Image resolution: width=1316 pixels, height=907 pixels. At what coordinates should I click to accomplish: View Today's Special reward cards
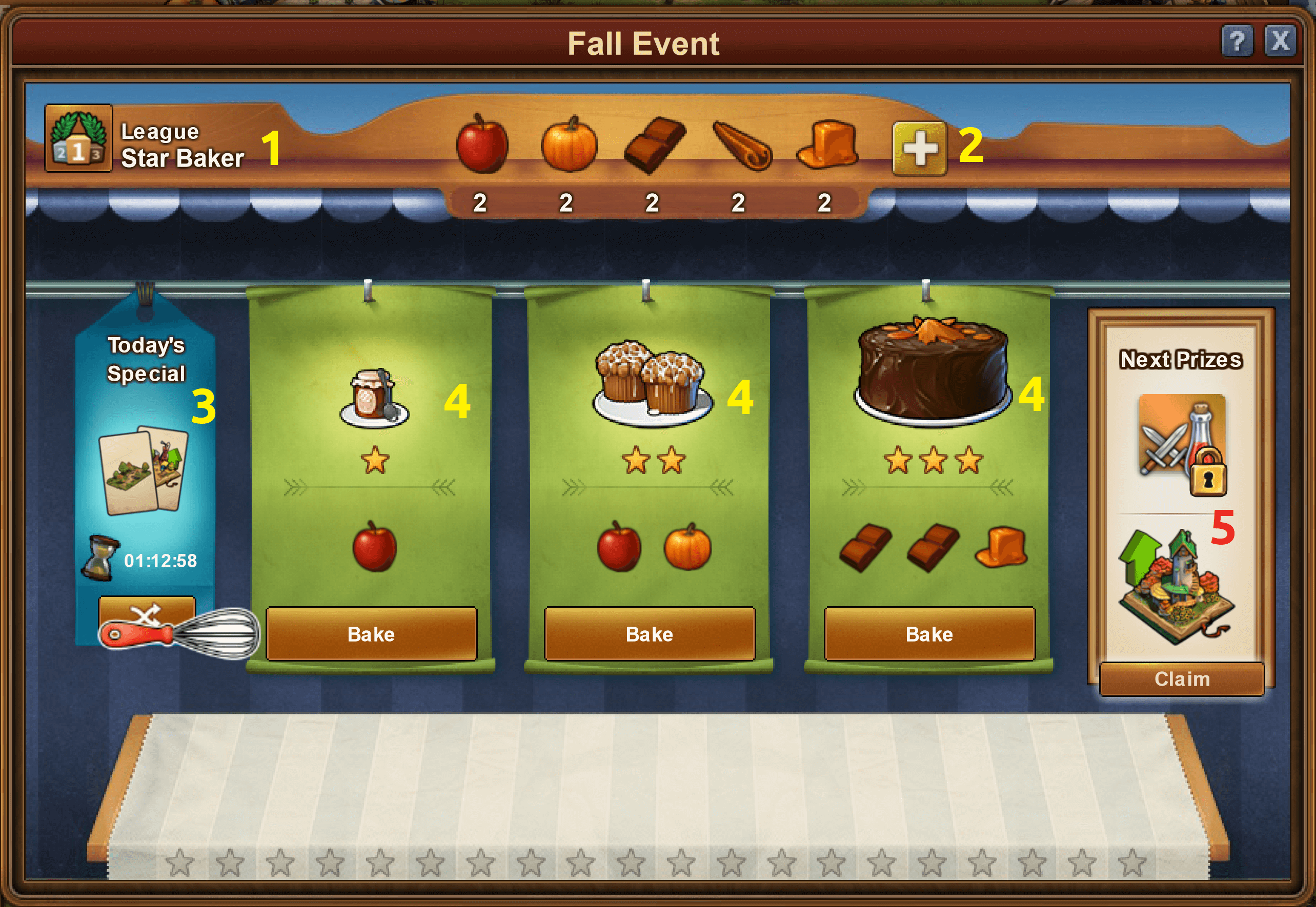143,470
